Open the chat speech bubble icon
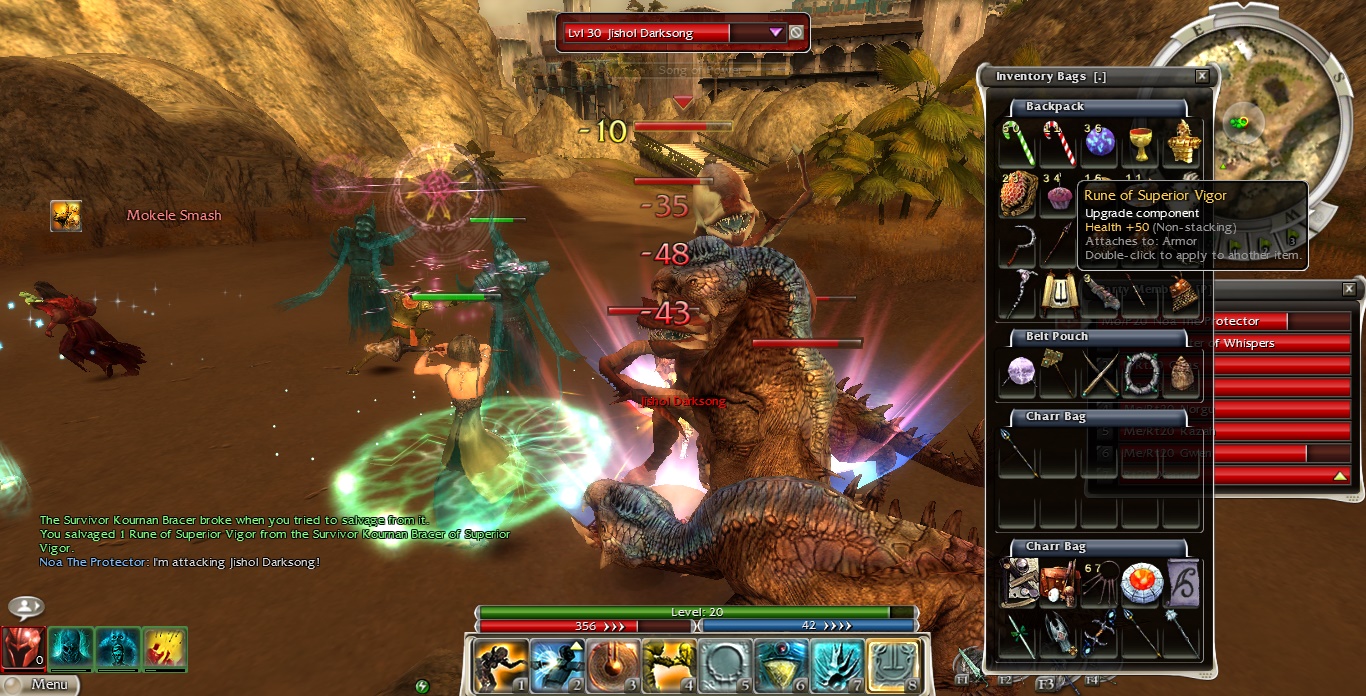The width and height of the screenshot is (1366, 696). pyautogui.click(x=25, y=608)
